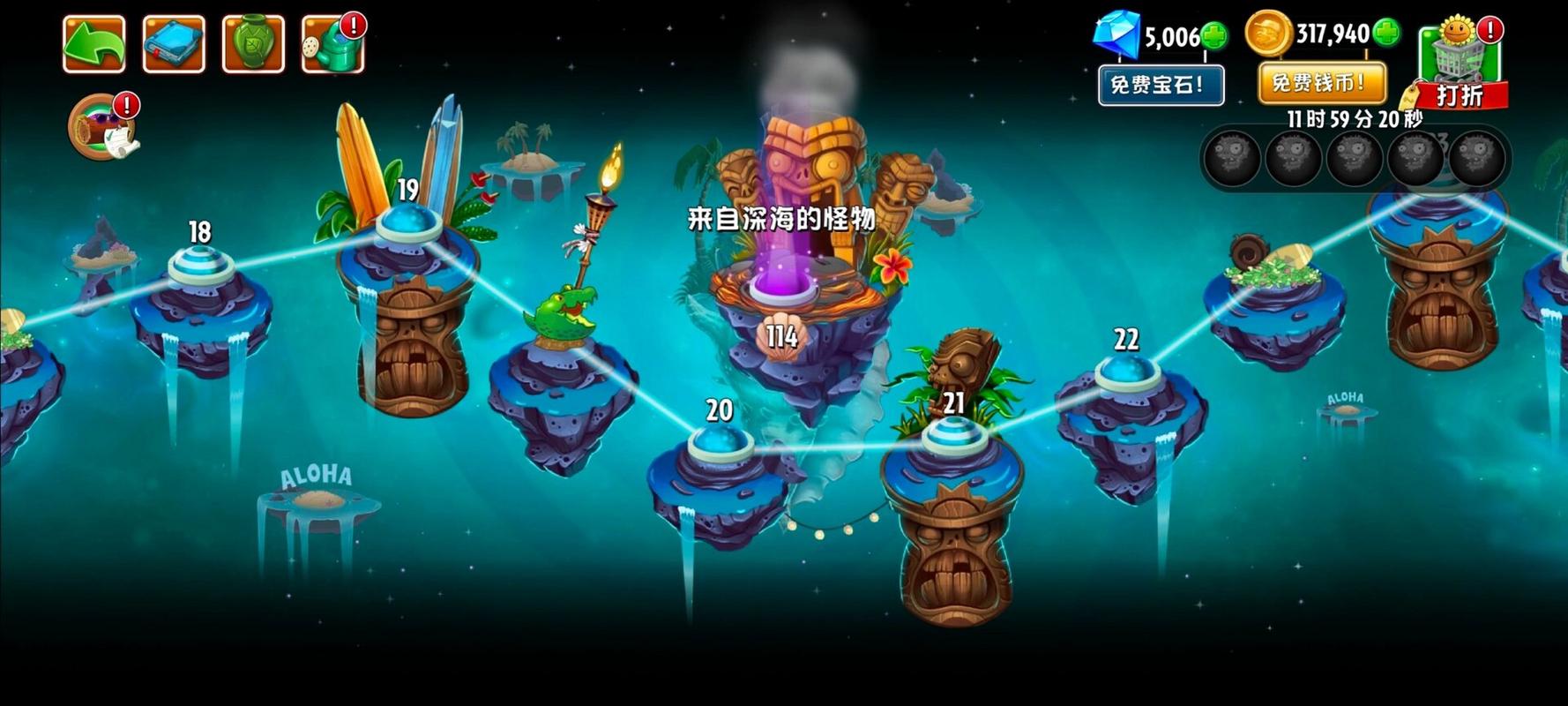This screenshot has height=706, width=1568.
Task: Claim the 免费钱币! free coins offer
Action: 1318,82
